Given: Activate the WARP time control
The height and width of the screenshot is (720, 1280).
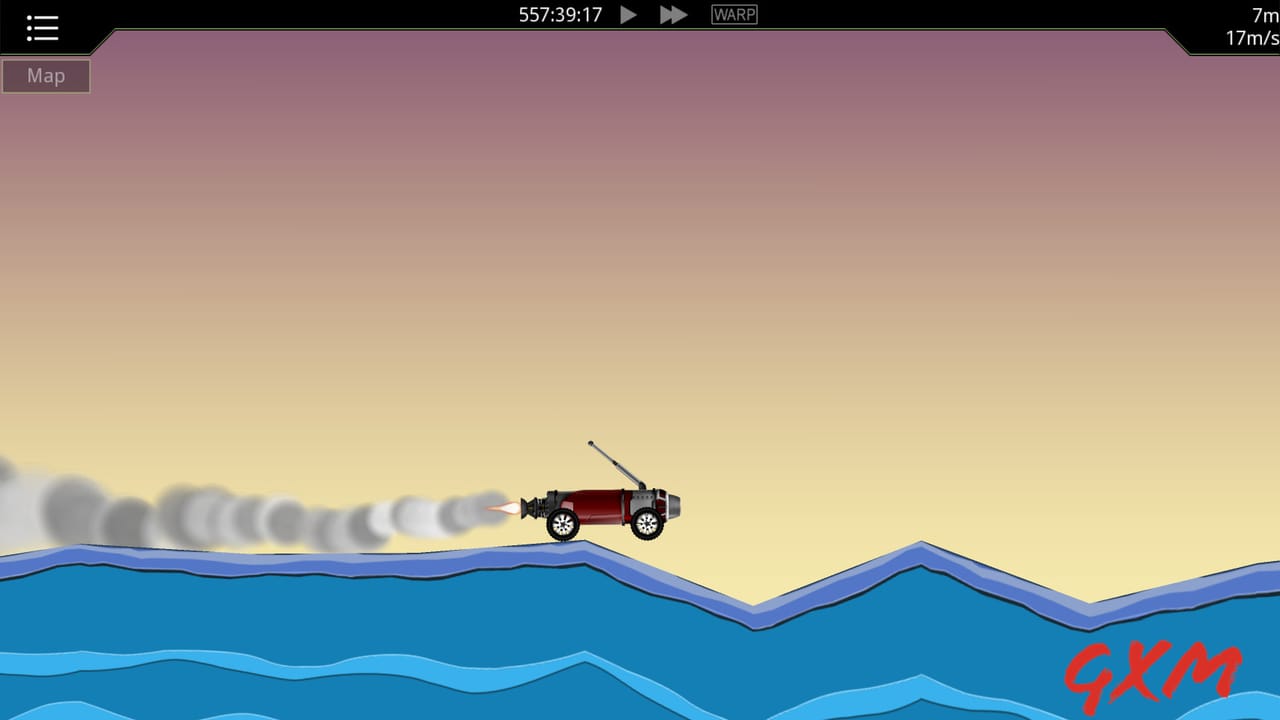Looking at the screenshot, I should click(x=734, y=14).
